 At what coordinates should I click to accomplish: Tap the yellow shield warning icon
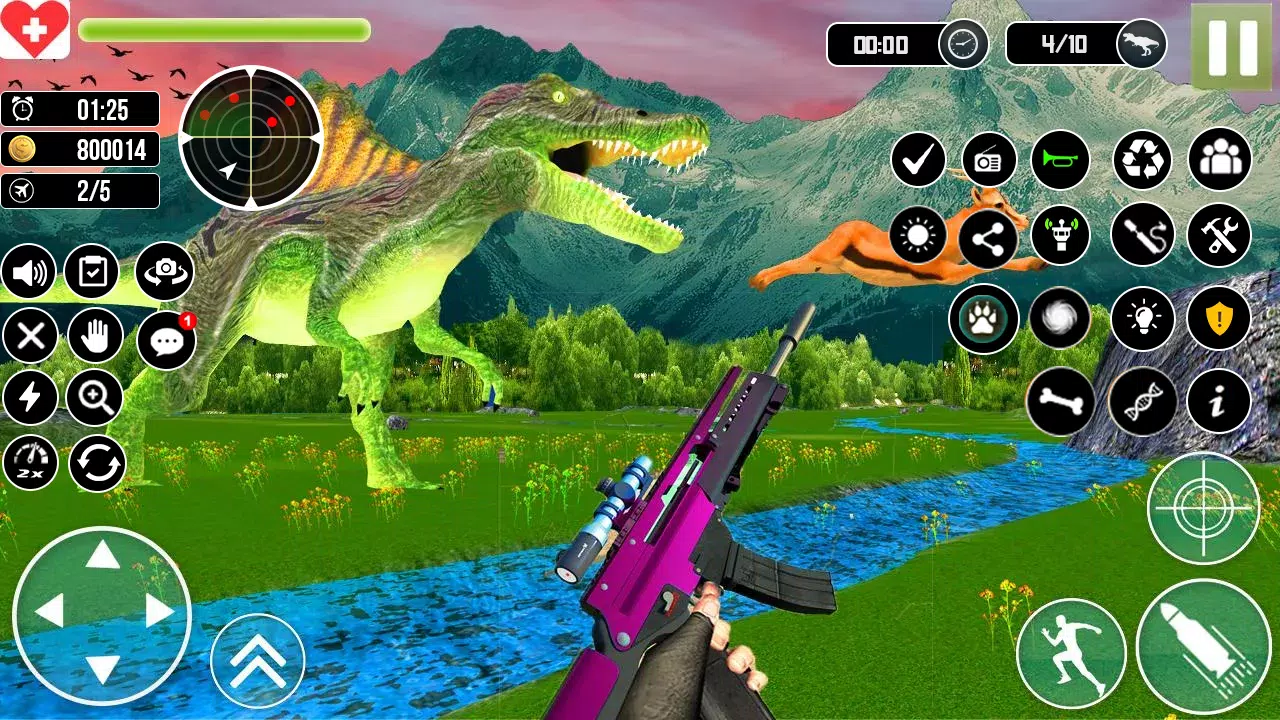1219,319
